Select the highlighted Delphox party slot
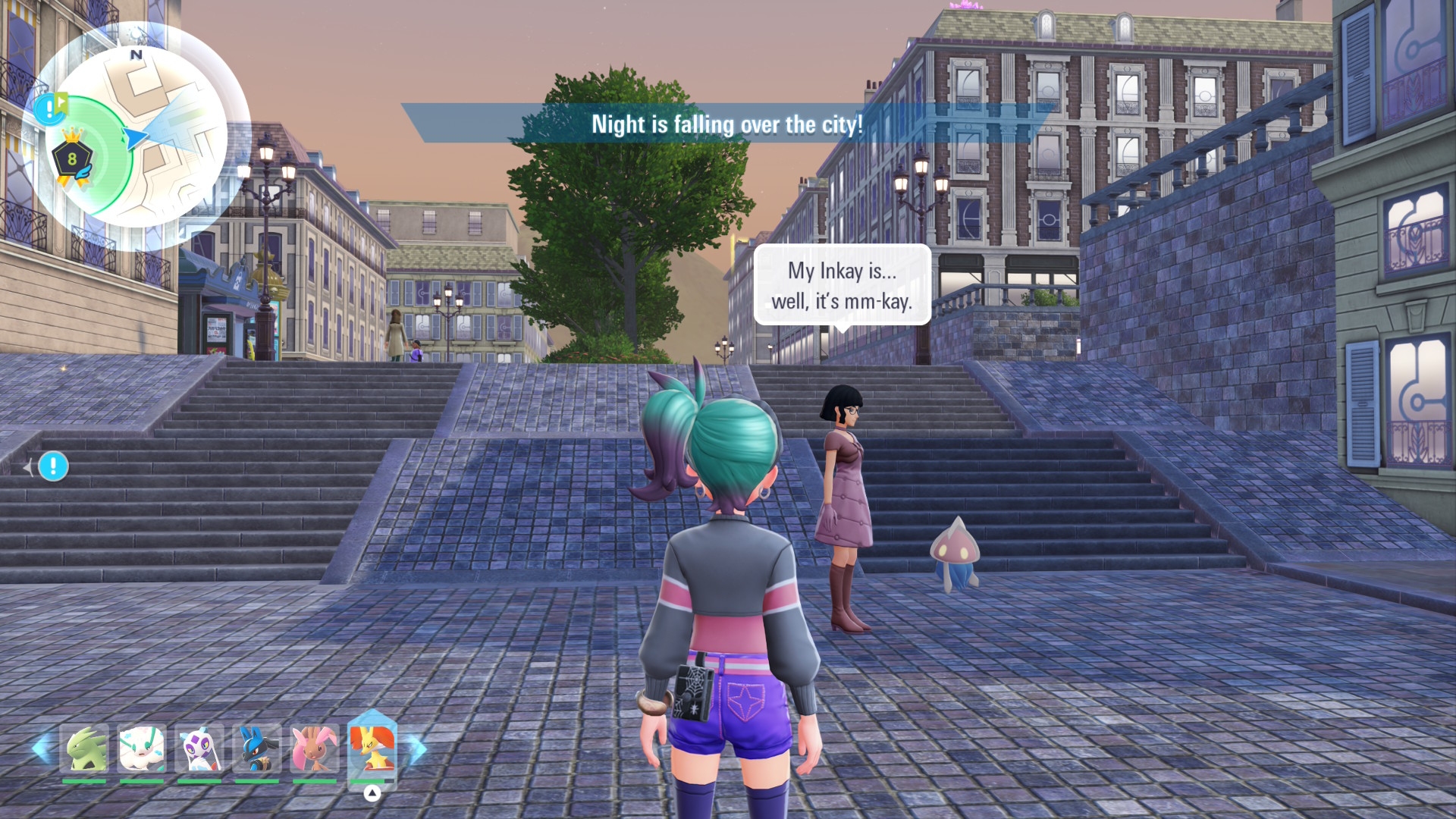The height and width of the screenshot is (819, 1456). [372, 748]
